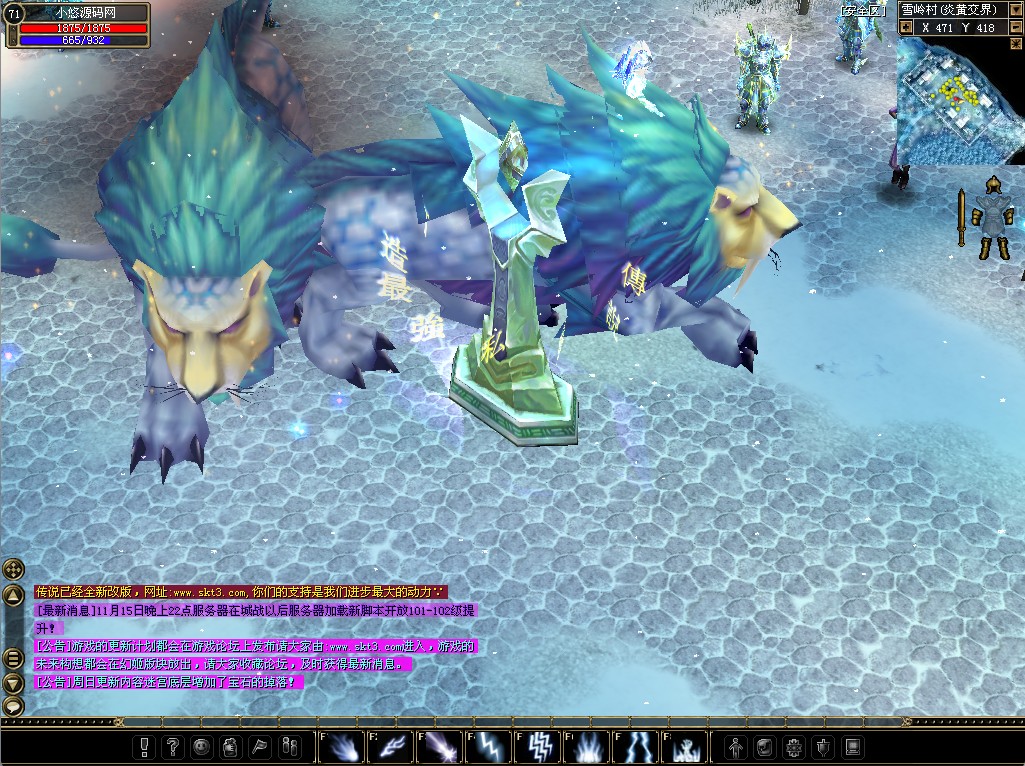The height and width of the screenshot is (766, 1025).
Task: Open the gear-shaped settings icon
Action: pyautogui.click(x=794, y=746)
